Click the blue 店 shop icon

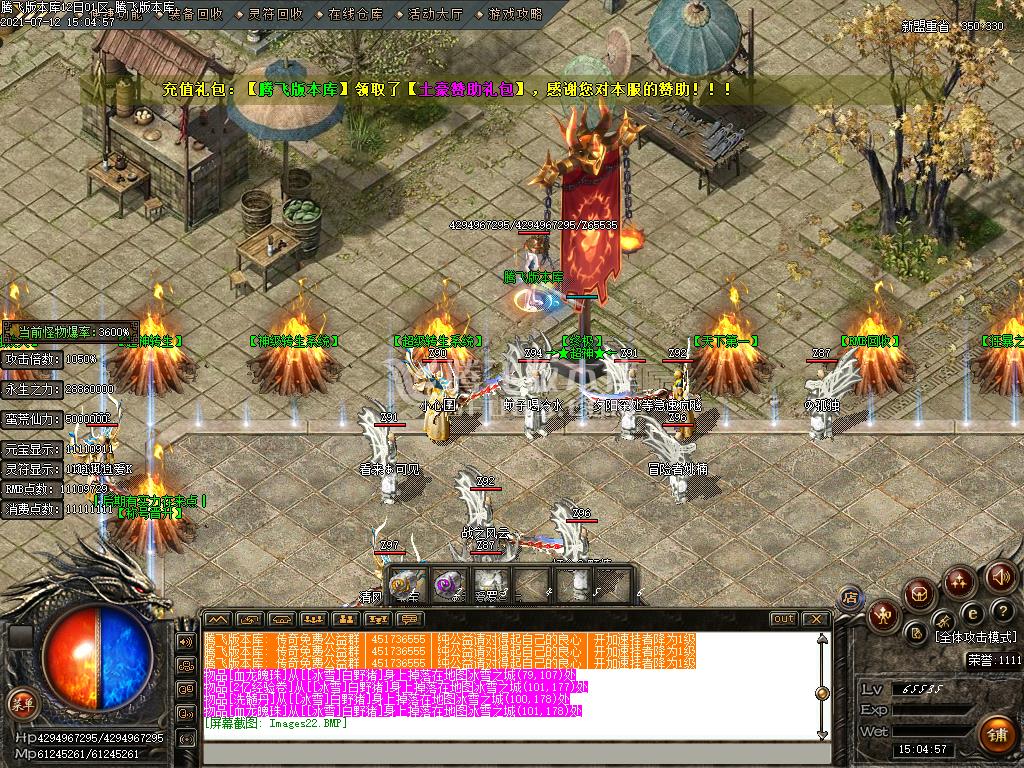[850, 597]
